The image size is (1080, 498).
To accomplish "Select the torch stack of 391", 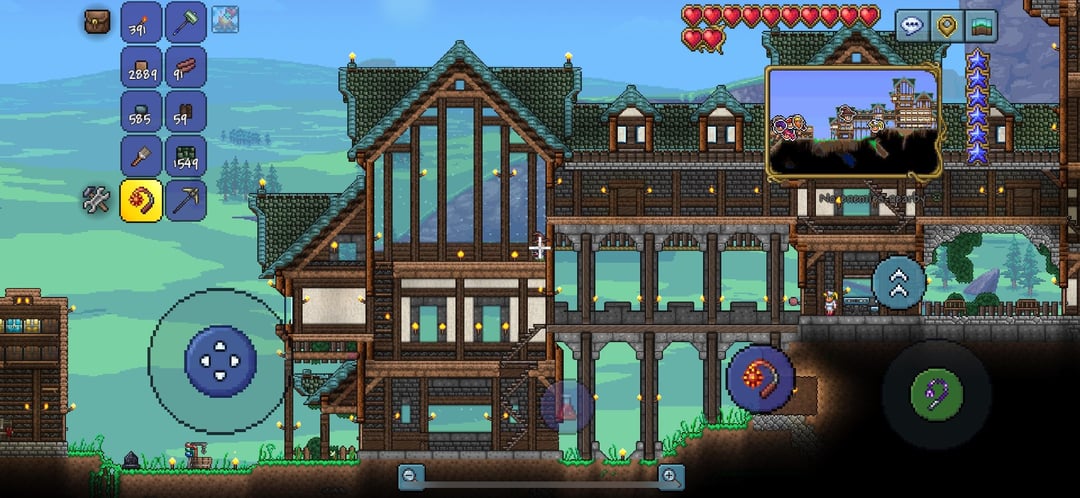I will (141, 22).
